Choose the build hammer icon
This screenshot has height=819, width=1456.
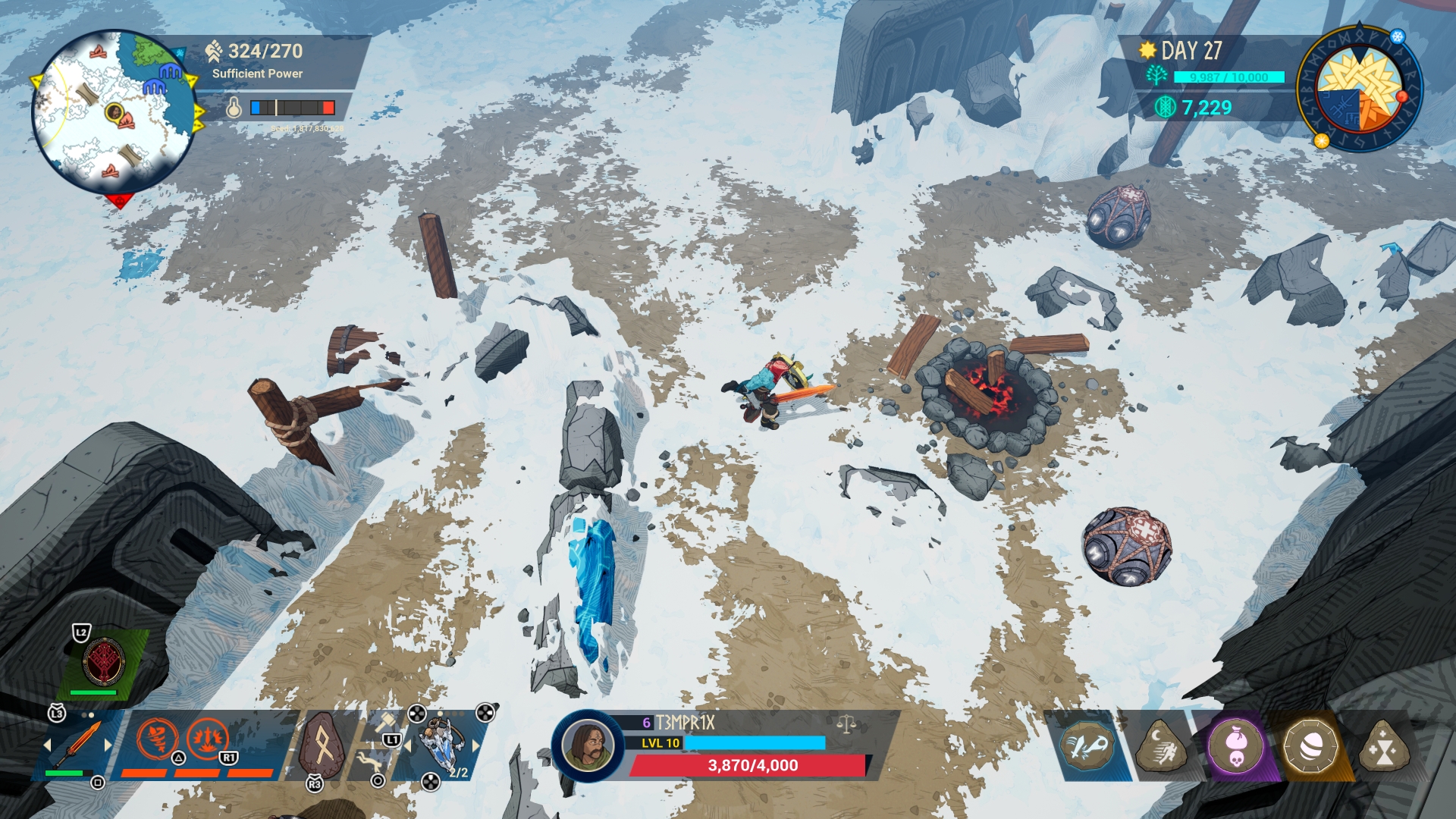tap(386, 720)
